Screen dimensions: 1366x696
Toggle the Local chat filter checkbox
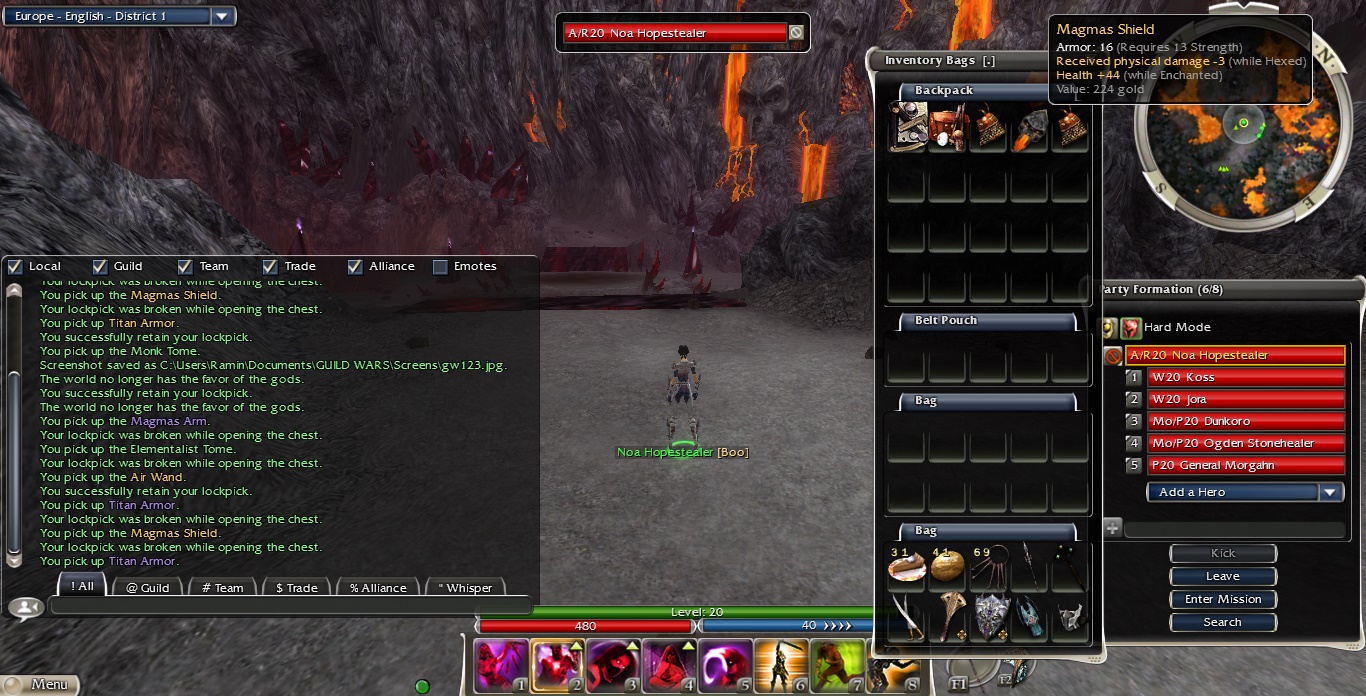15,267
